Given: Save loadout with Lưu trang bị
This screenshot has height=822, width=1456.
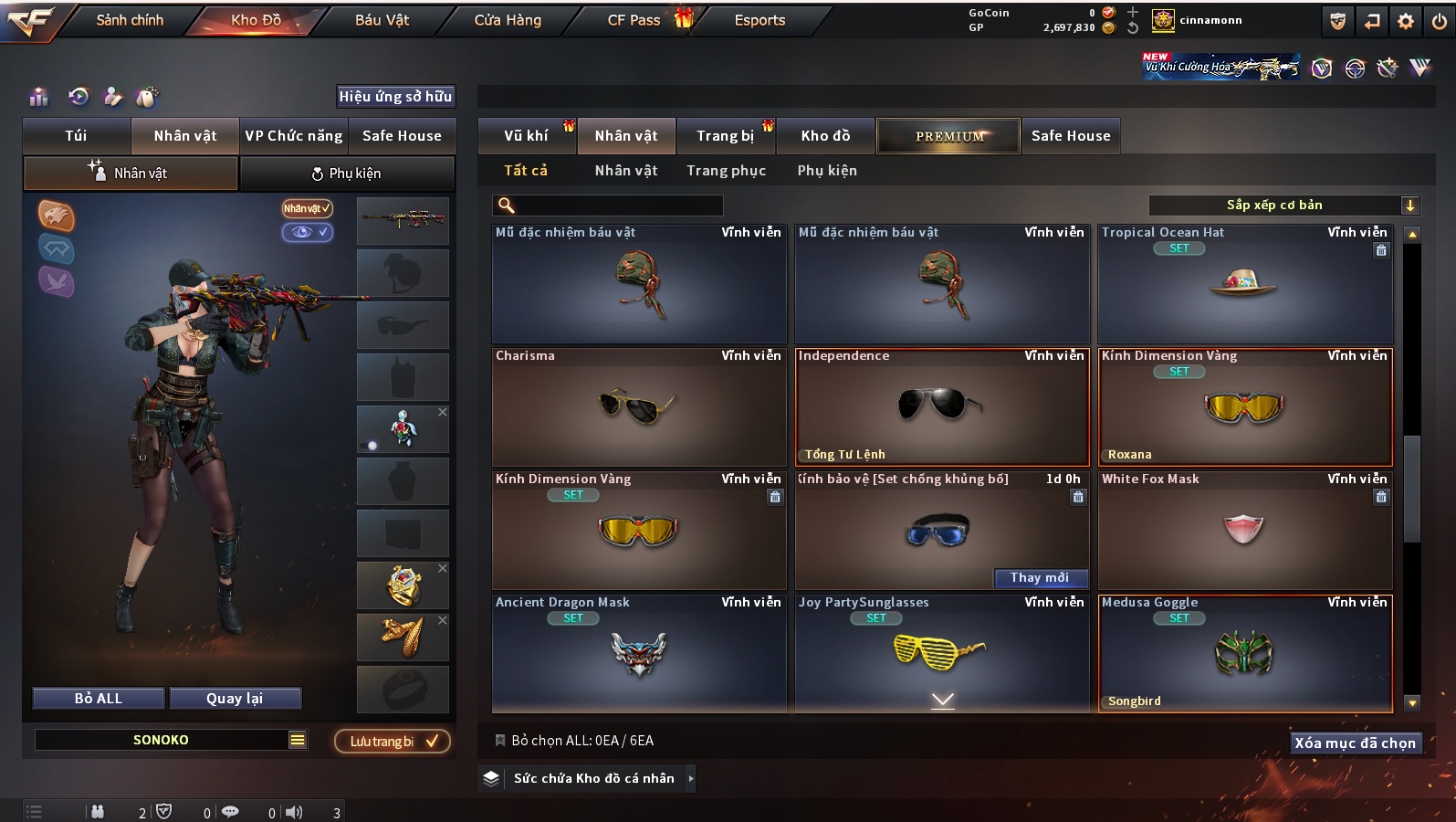Looking at the screenshot, I should click(x=392, y=742).
